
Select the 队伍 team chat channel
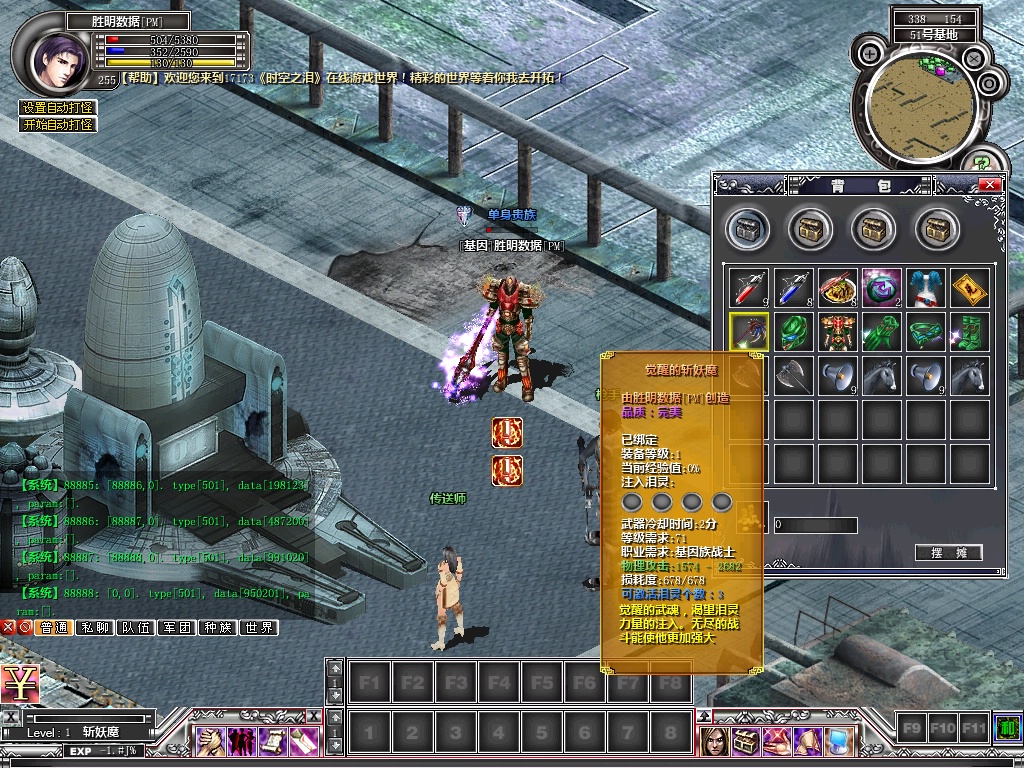point(136,628)
